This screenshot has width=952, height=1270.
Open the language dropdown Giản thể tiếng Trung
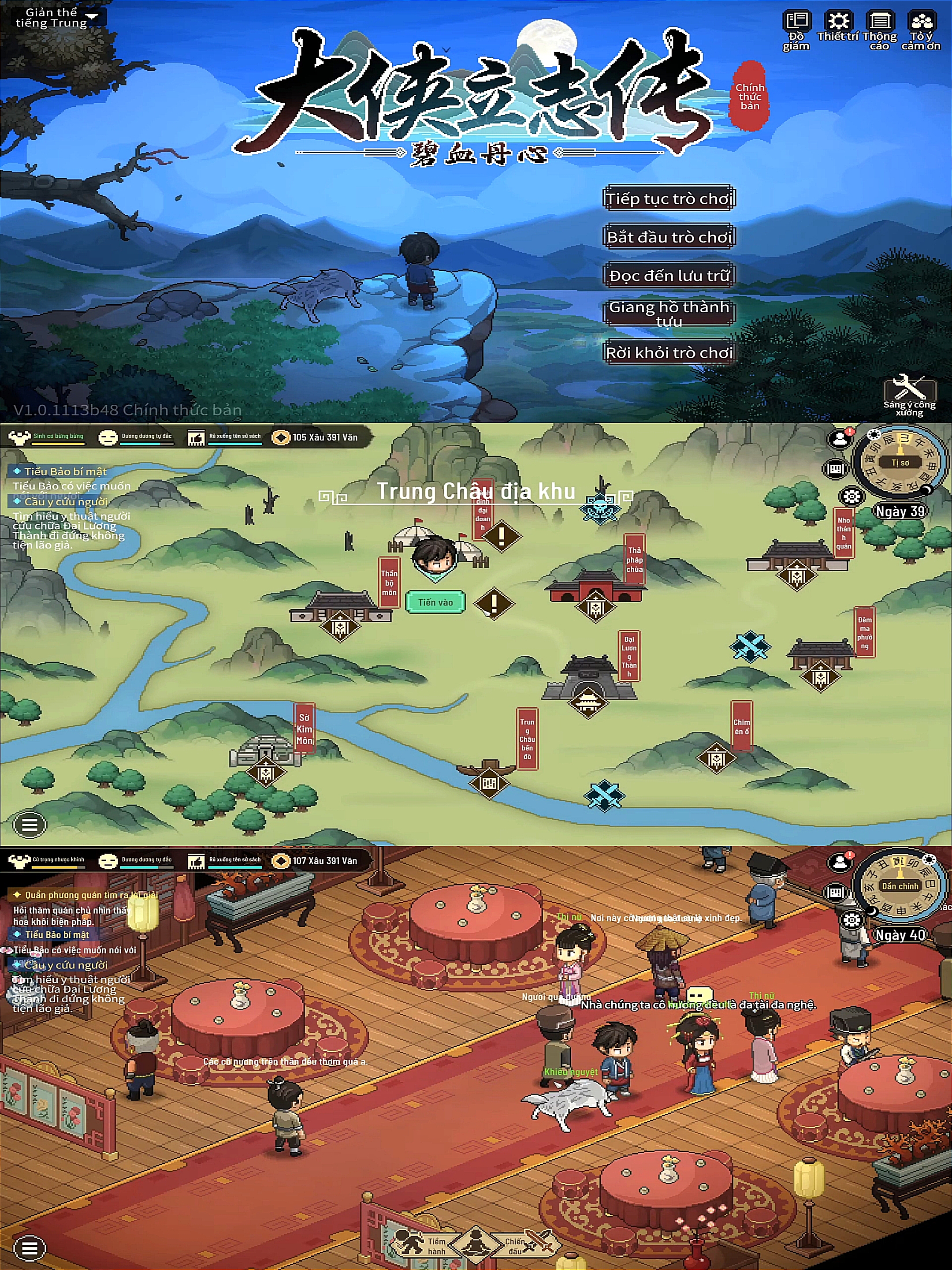click(56, 18)
